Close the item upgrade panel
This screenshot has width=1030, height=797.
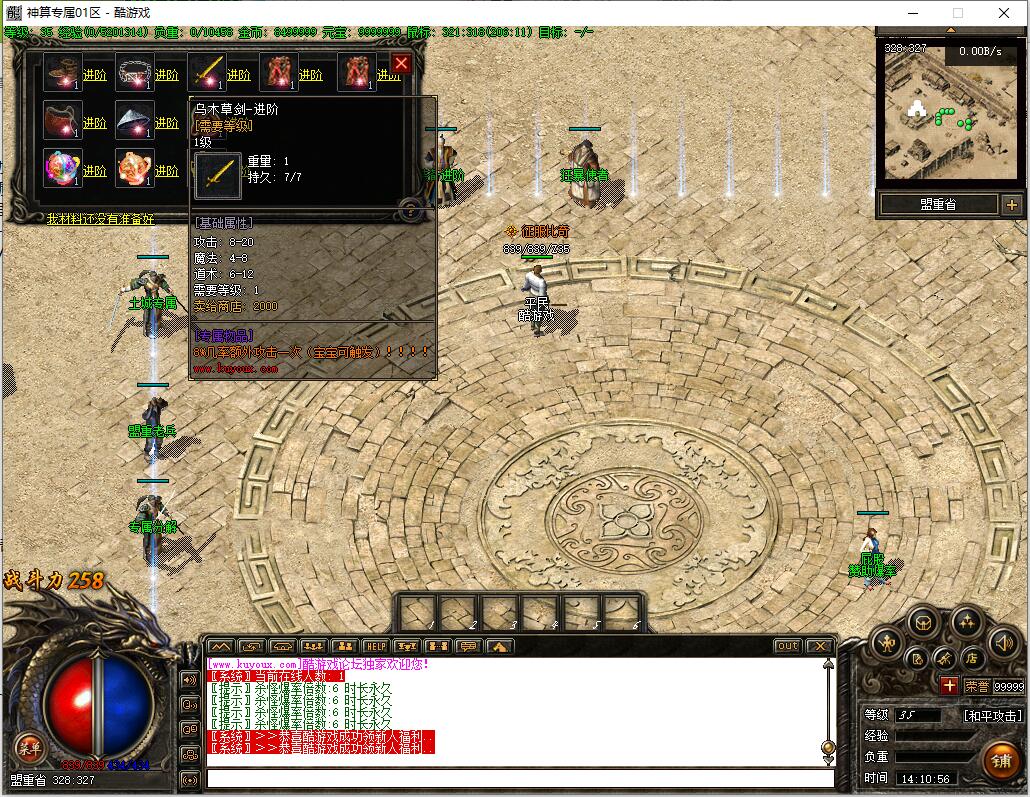click(401, 64)
